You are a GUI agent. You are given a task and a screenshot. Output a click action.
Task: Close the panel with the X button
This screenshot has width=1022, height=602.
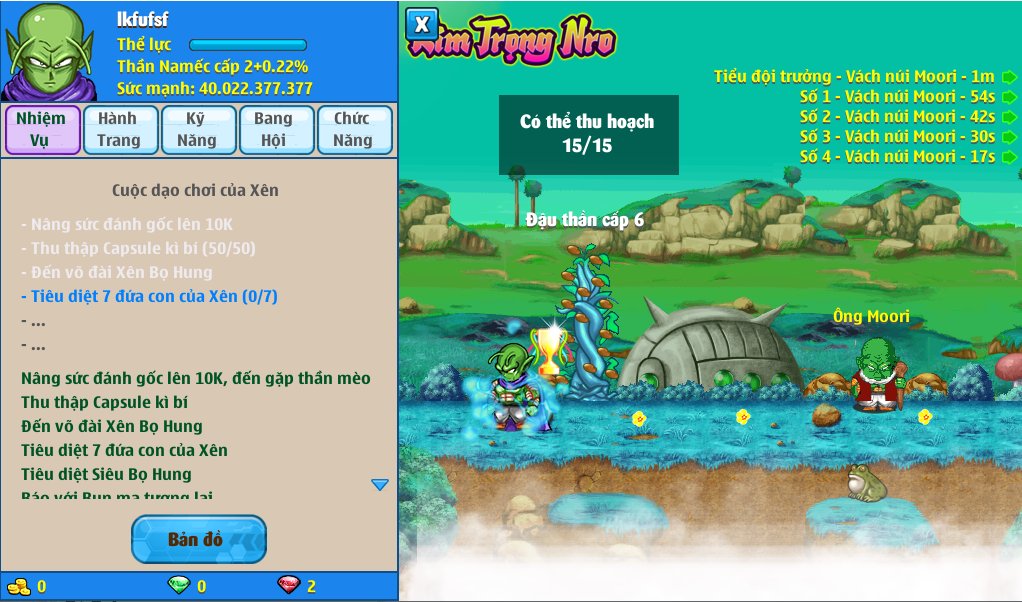click(x=422, y=24)
